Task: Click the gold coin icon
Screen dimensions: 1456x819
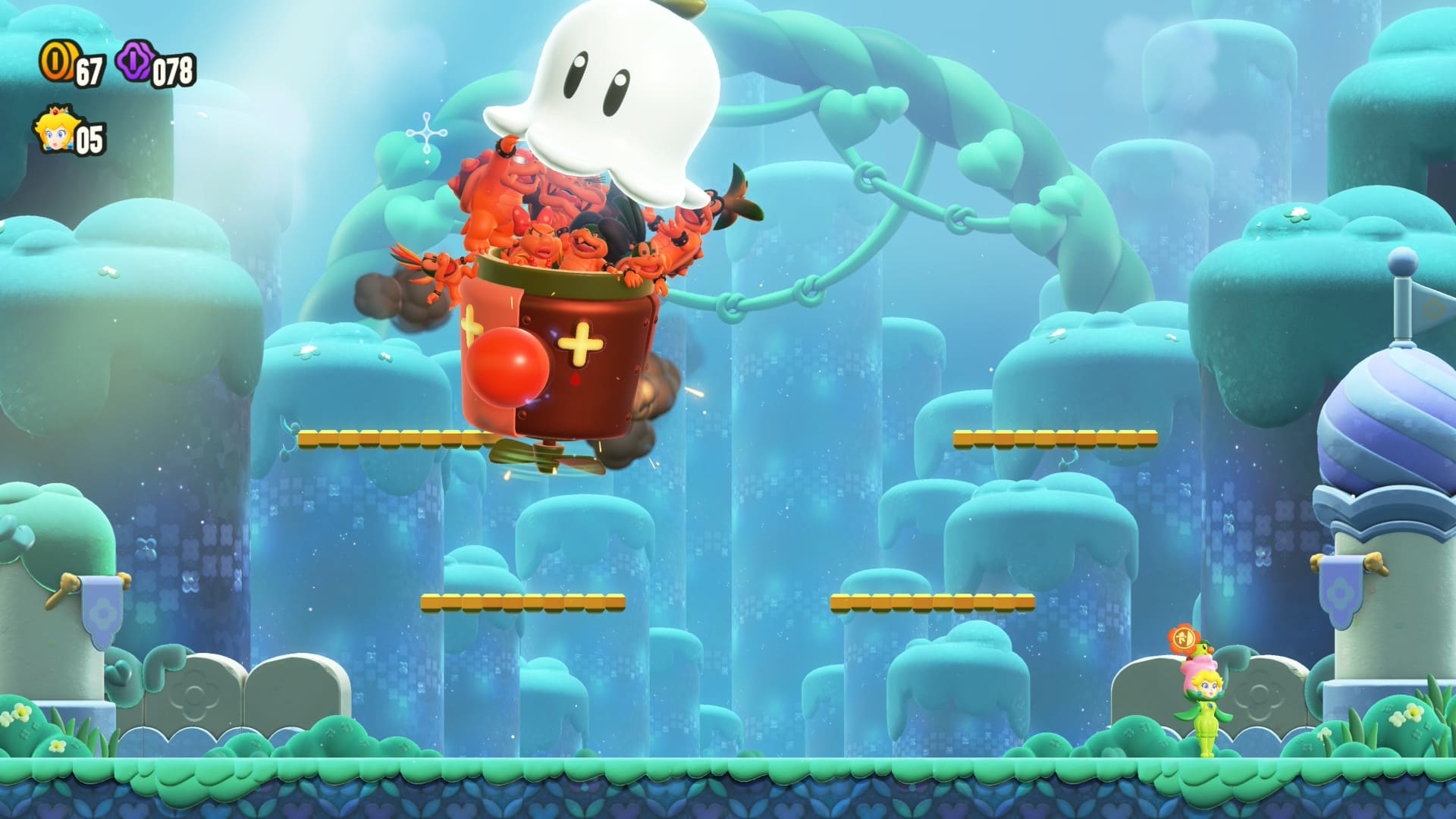Action: [55, 62]
